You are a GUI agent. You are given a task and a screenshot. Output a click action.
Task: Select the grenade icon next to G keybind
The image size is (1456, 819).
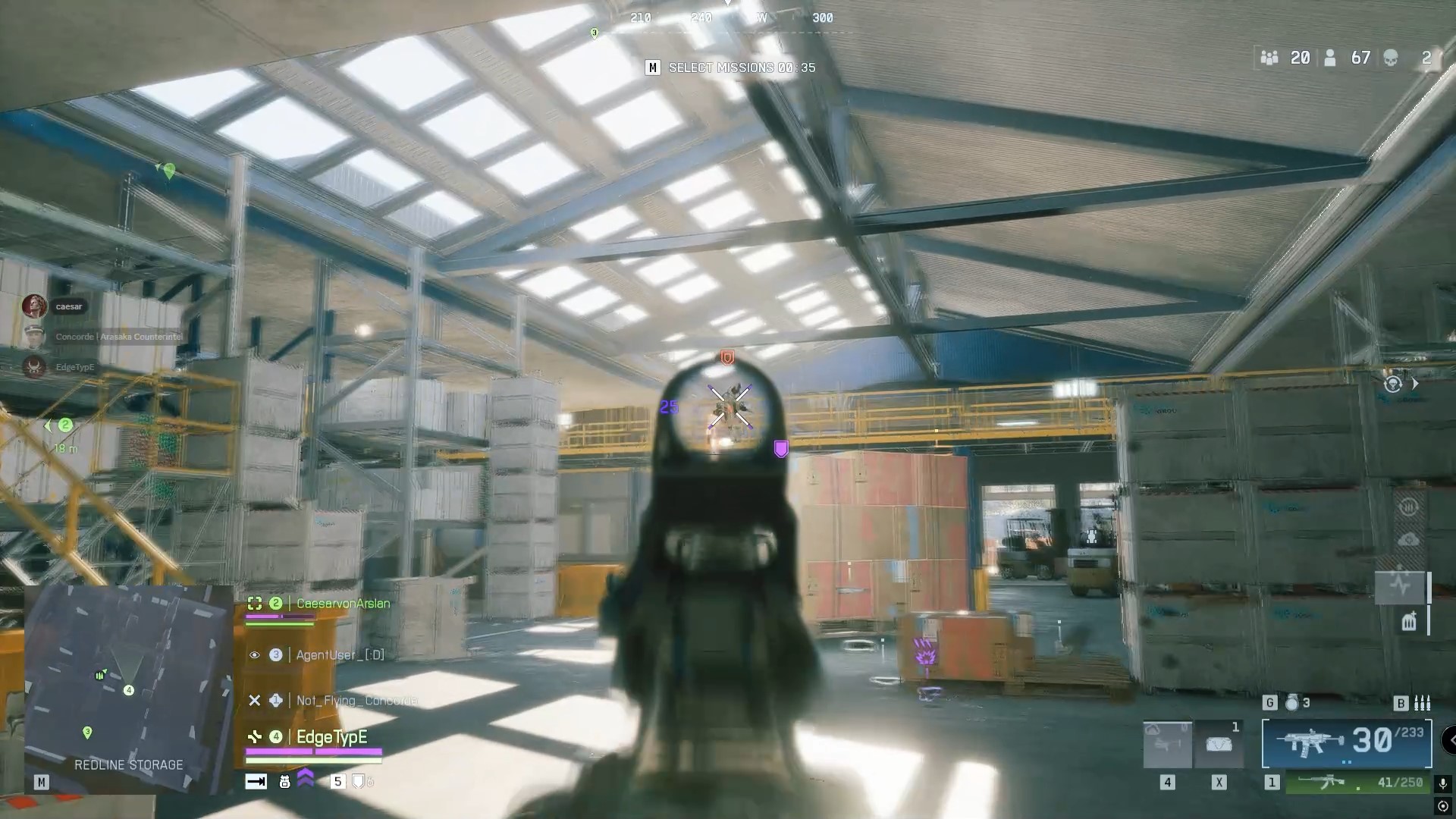pos(1292,702)
